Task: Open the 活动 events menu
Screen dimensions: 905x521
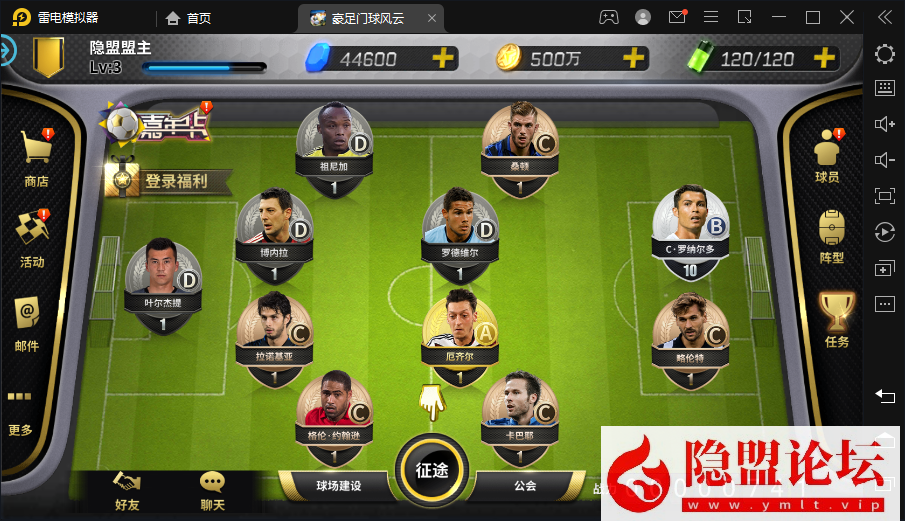Action: (x=32, y=238)
